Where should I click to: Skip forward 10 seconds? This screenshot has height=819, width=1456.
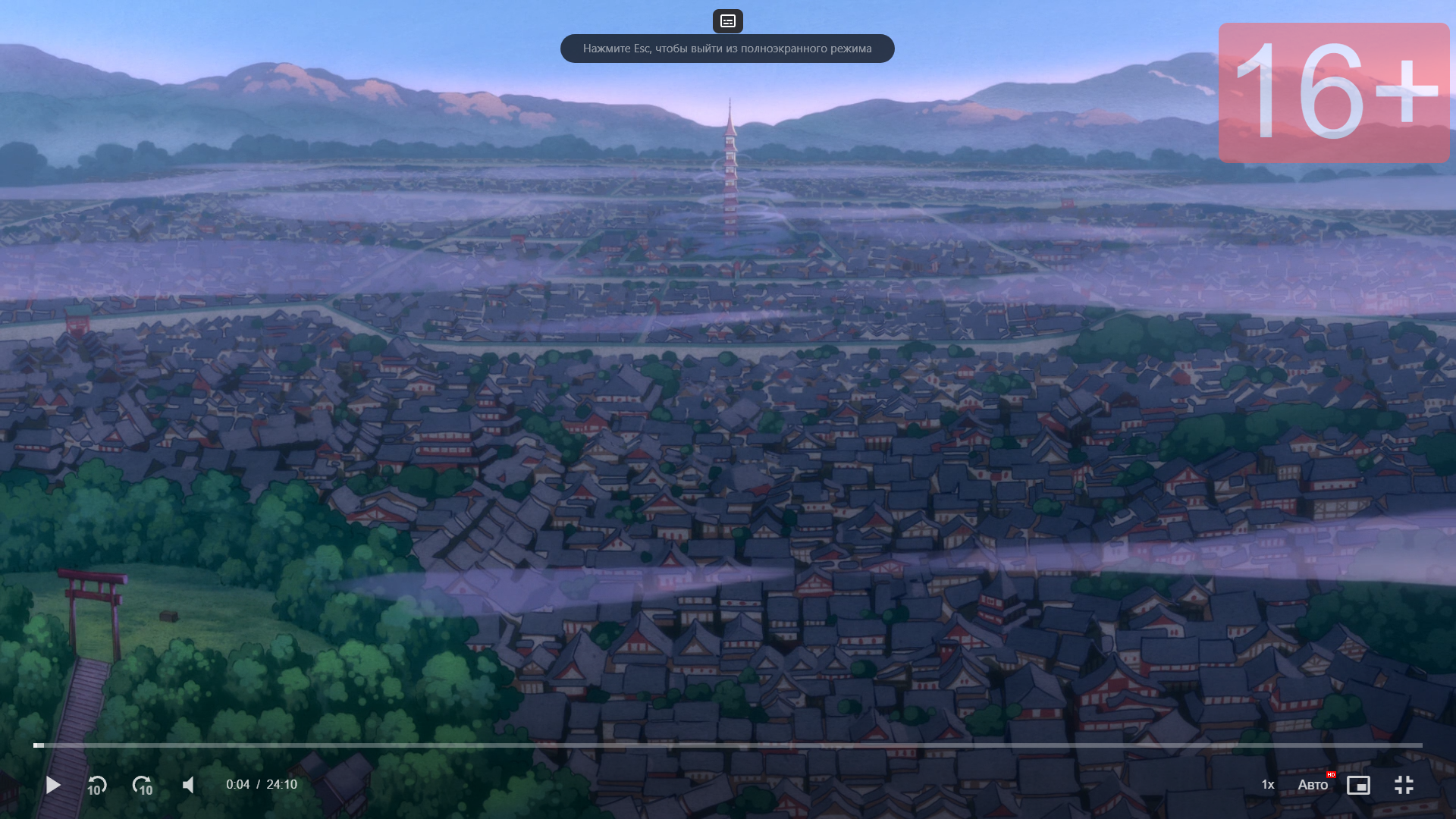143,786
